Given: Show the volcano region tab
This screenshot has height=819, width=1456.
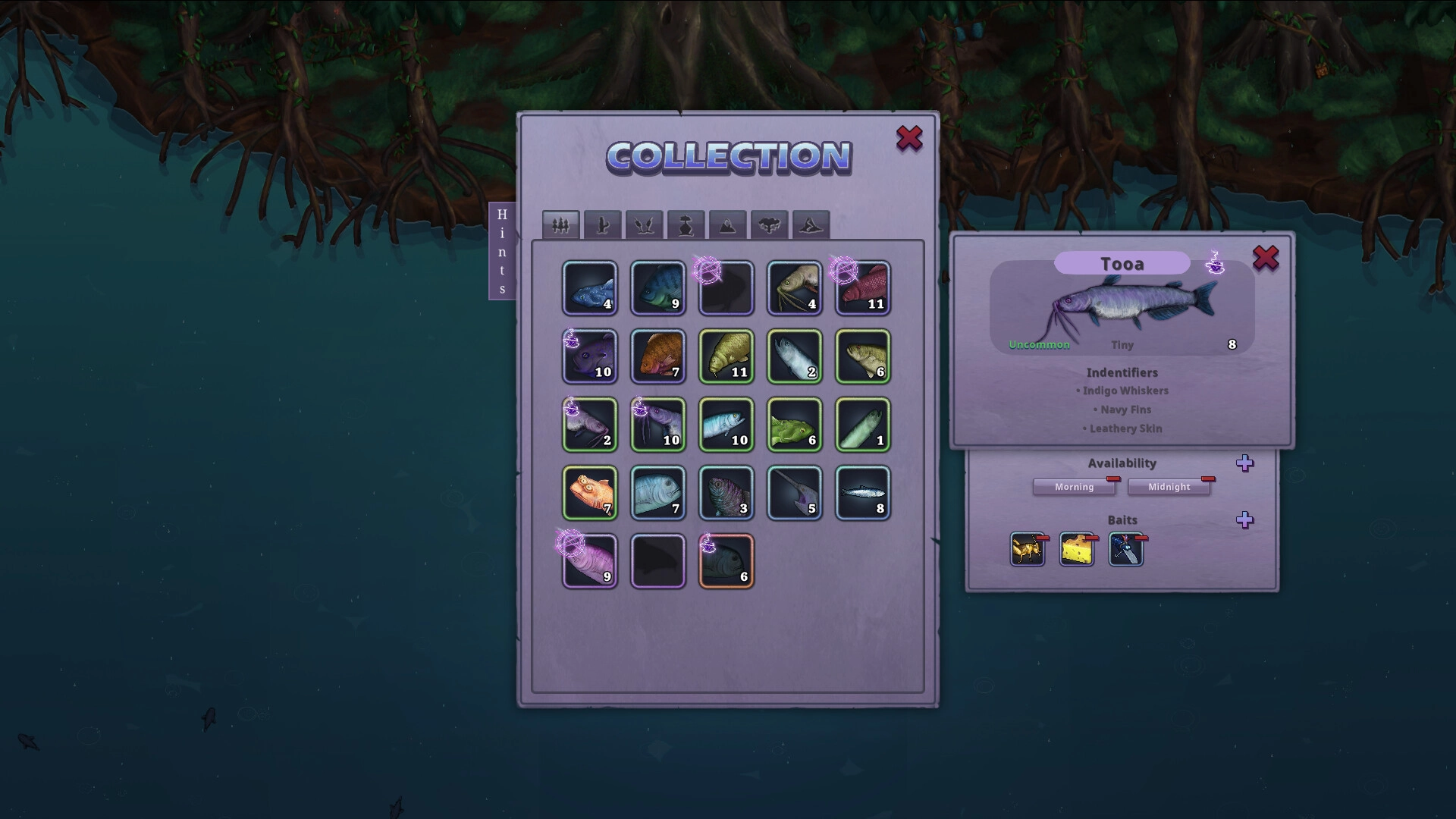Looking at the screenshot, I should [x=811, y=225].
